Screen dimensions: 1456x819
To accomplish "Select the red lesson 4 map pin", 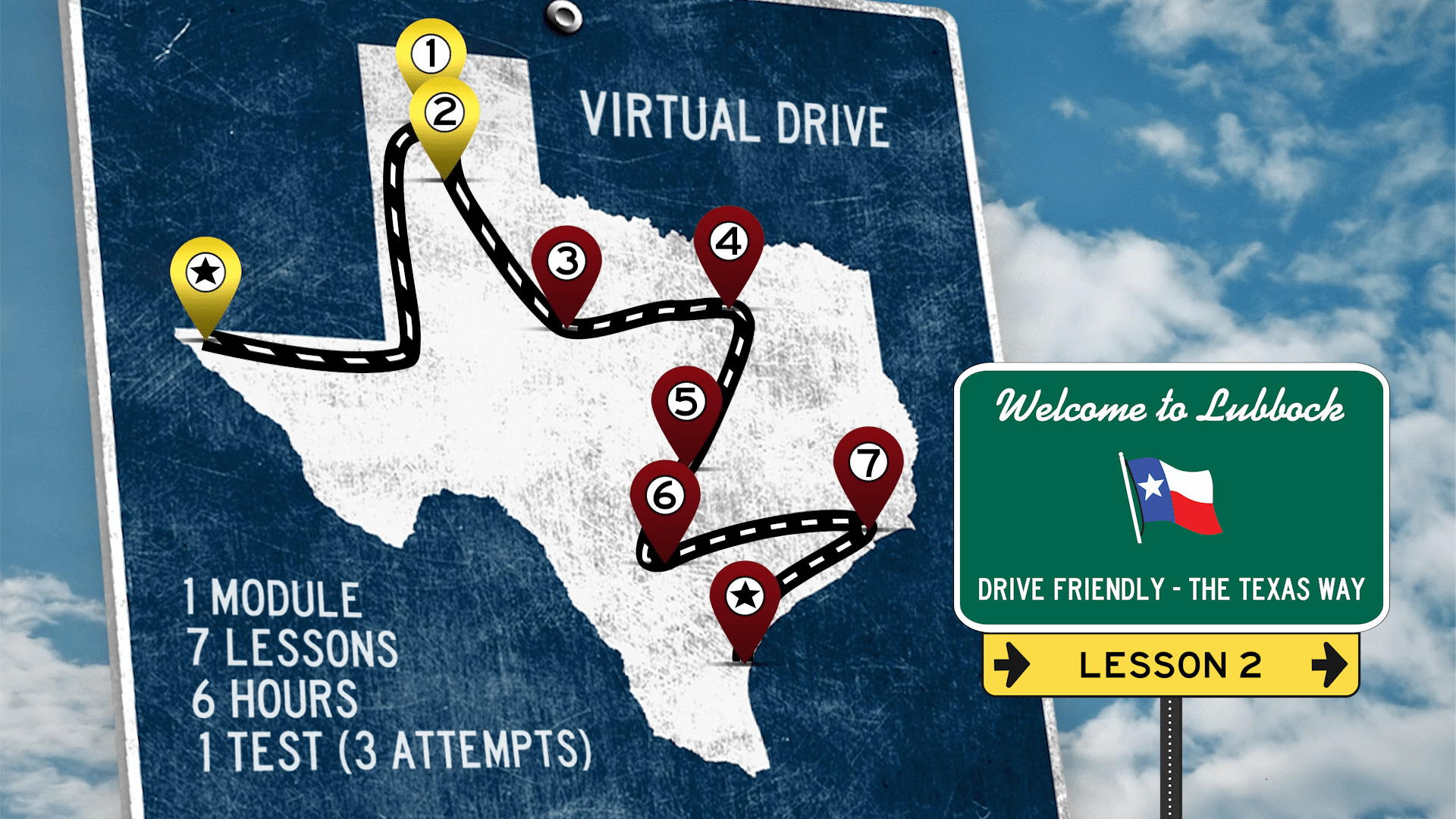I will [x=729, y=243].
